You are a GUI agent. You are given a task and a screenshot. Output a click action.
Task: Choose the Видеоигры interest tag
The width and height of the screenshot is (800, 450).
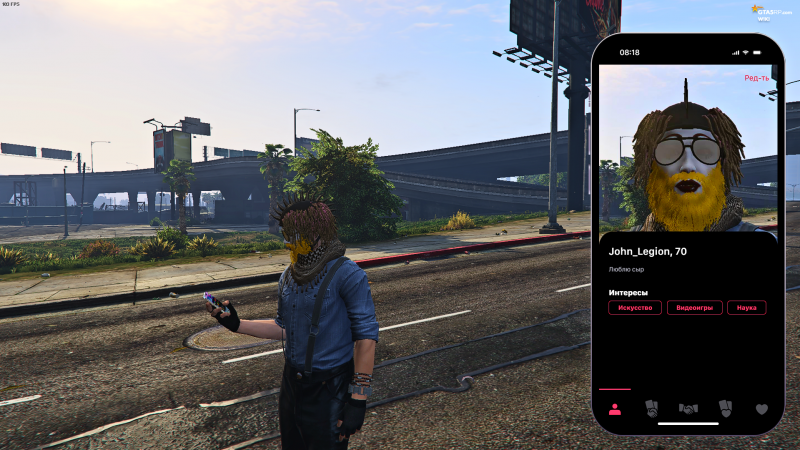click(694, 308)
